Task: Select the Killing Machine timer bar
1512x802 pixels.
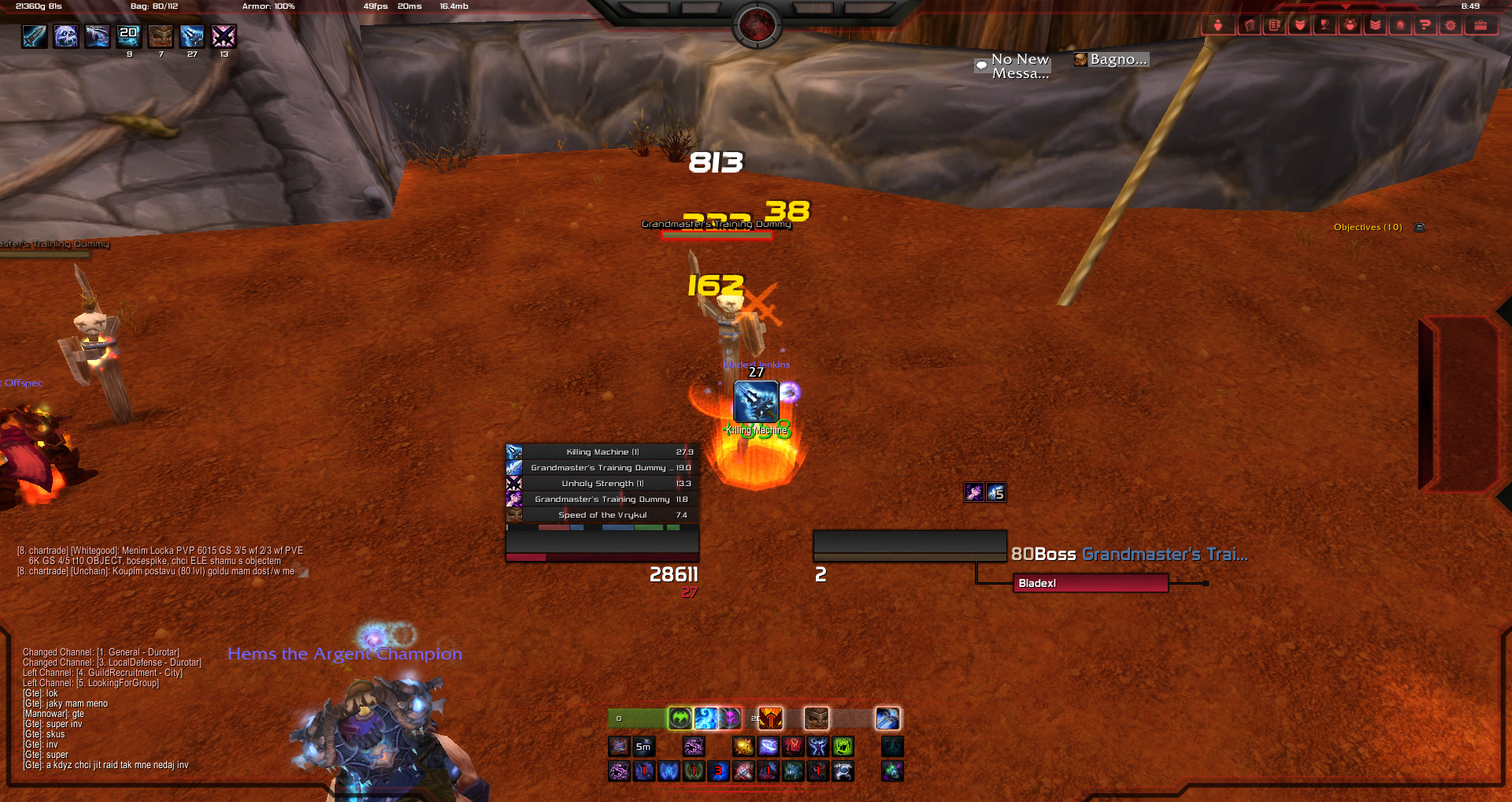Action: click(602, 452)
